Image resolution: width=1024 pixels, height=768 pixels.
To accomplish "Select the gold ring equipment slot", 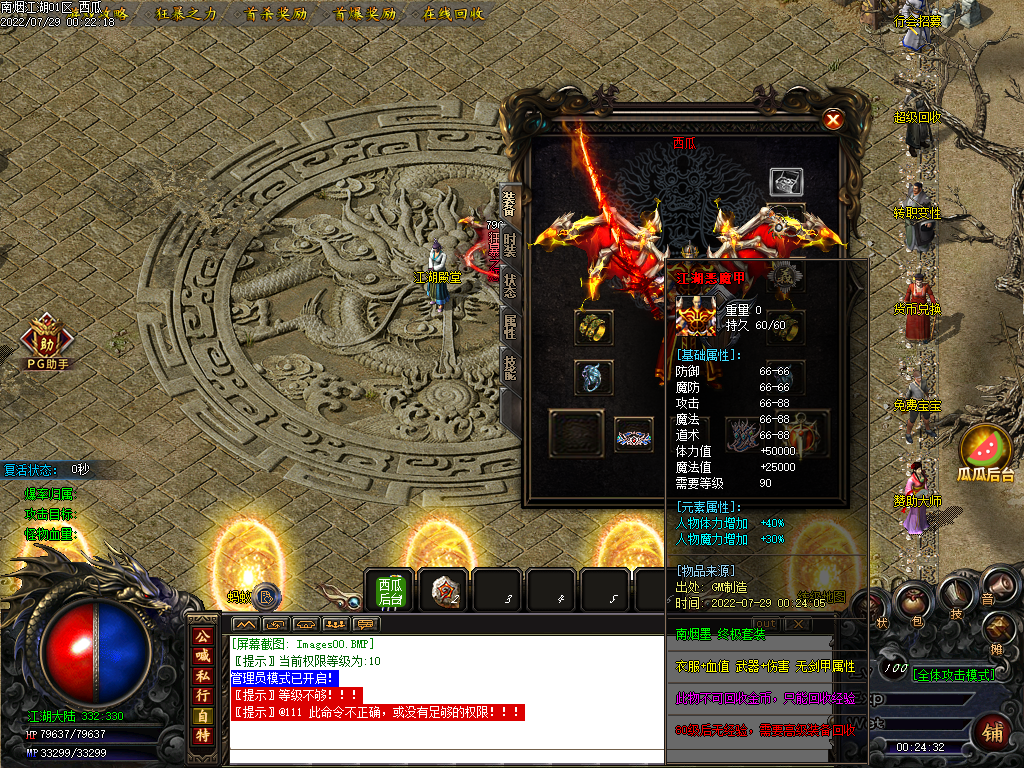I will 593,327.
